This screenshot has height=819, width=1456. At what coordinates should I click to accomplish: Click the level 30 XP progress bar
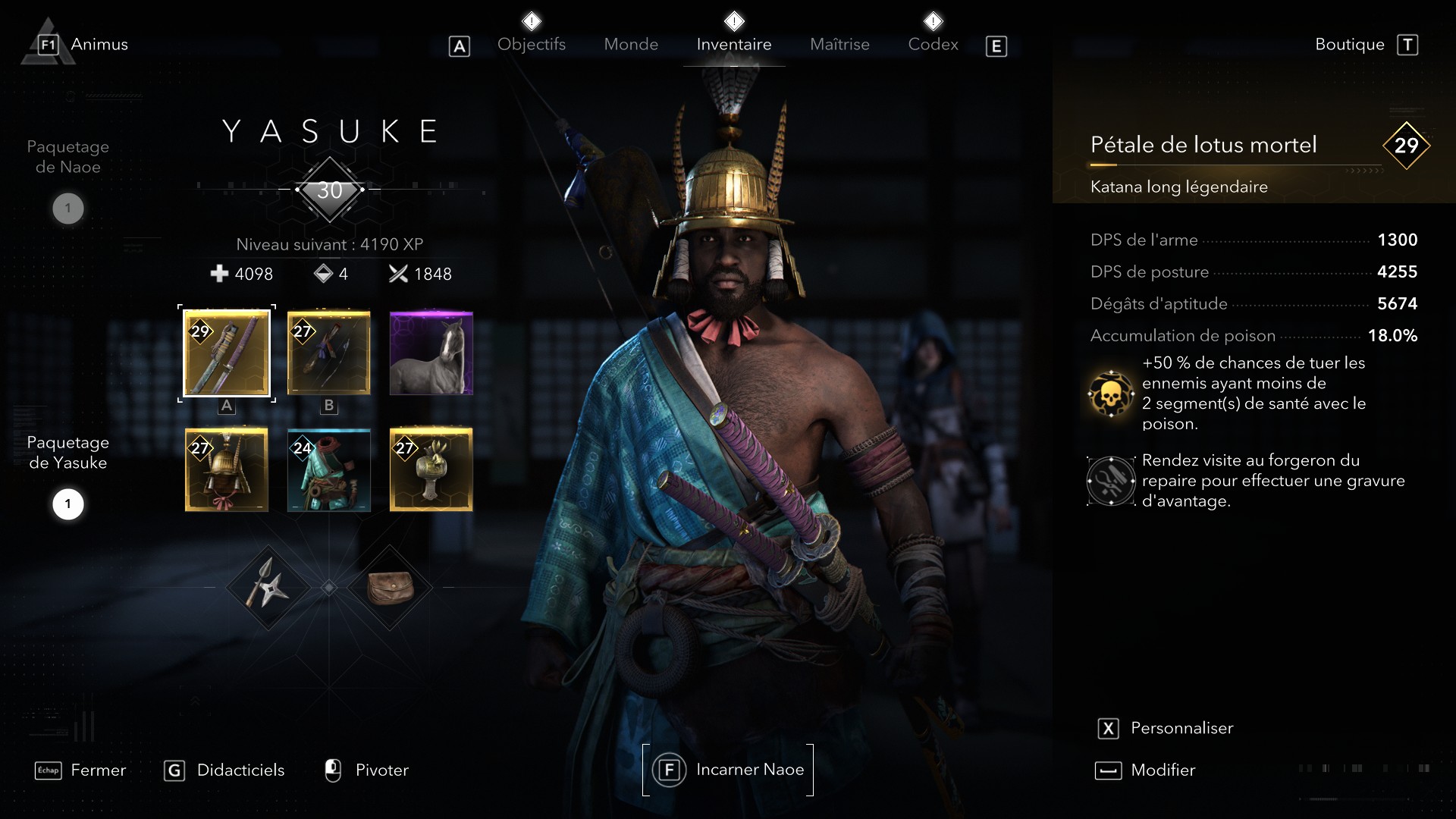point(329,190)
